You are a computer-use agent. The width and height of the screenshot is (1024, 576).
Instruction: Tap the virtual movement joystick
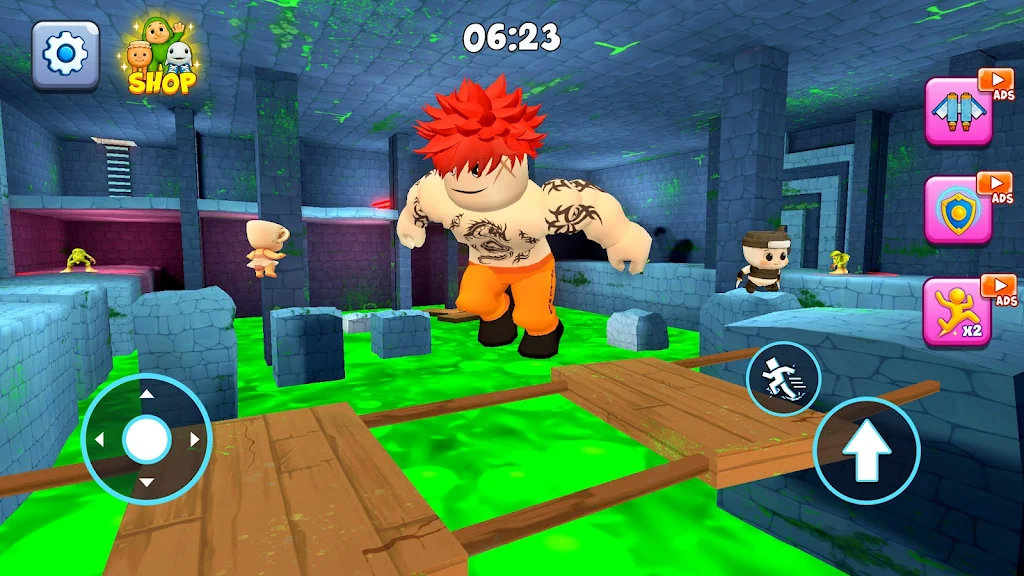[147, 438]
